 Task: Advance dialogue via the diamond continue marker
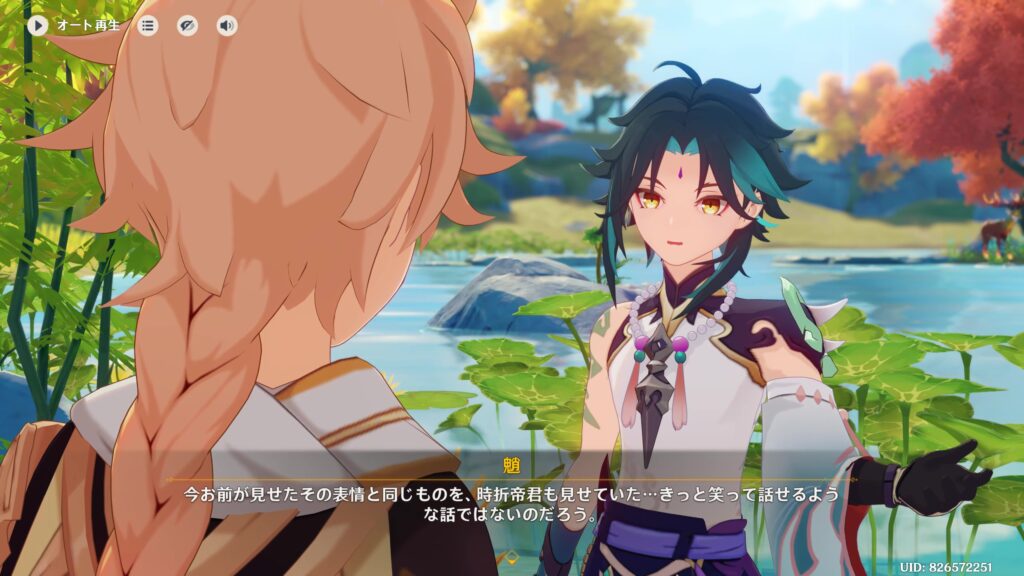tap(512, 555)
